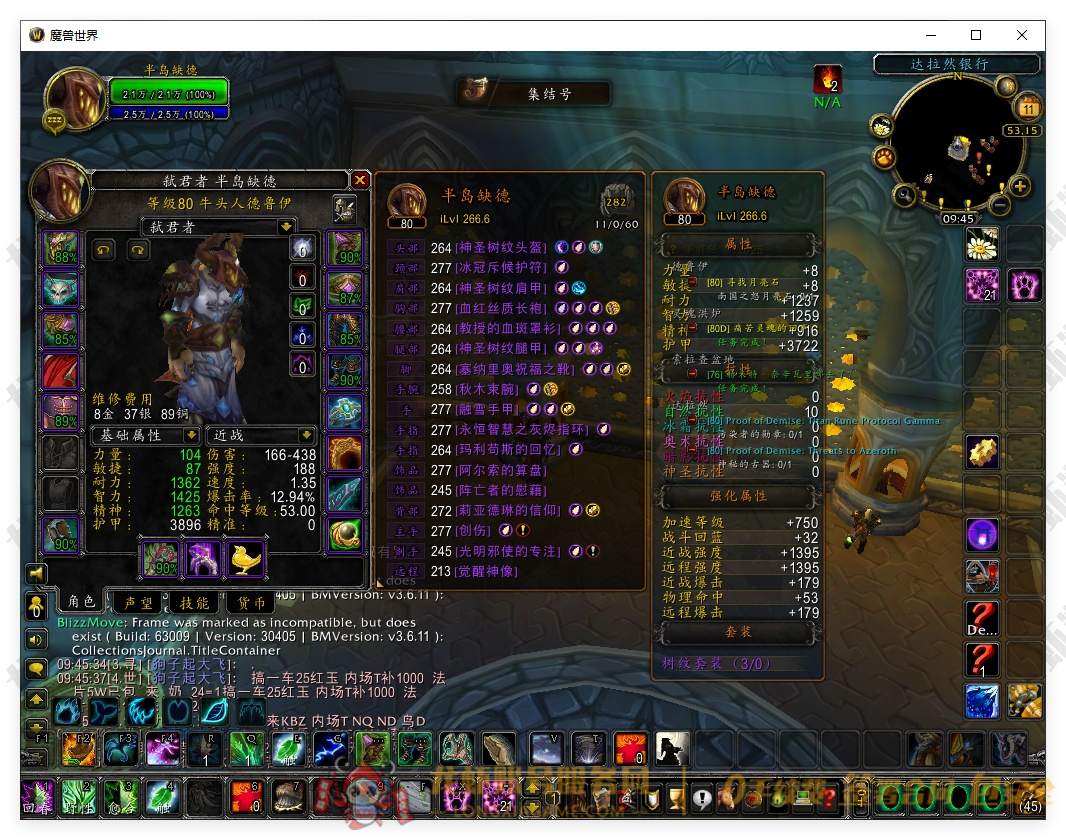Open the 技能 skills tab

click(194, 602)
